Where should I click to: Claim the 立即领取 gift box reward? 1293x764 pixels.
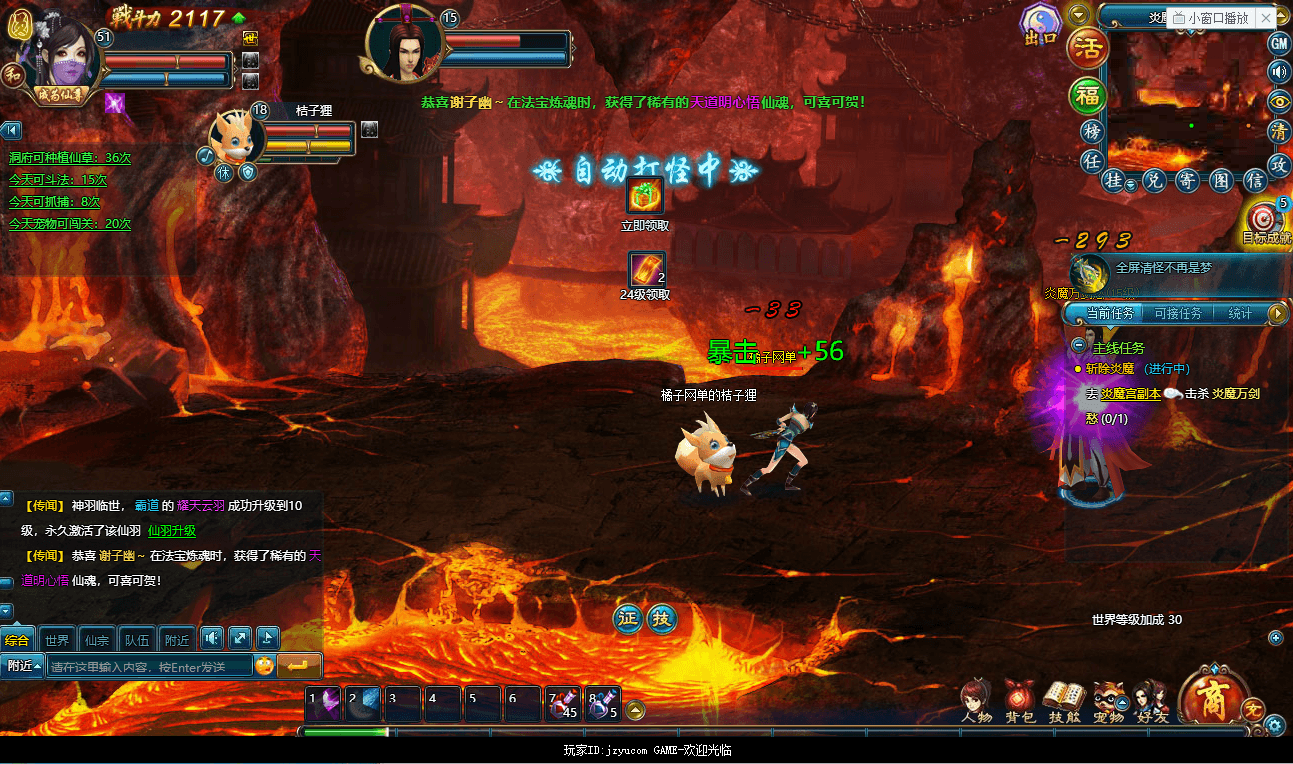645,197
